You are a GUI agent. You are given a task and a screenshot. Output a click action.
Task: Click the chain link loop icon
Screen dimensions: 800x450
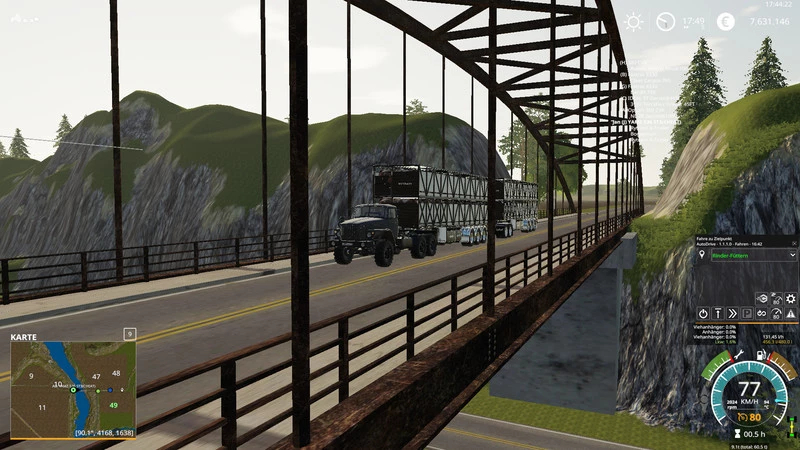pos(762,313)
